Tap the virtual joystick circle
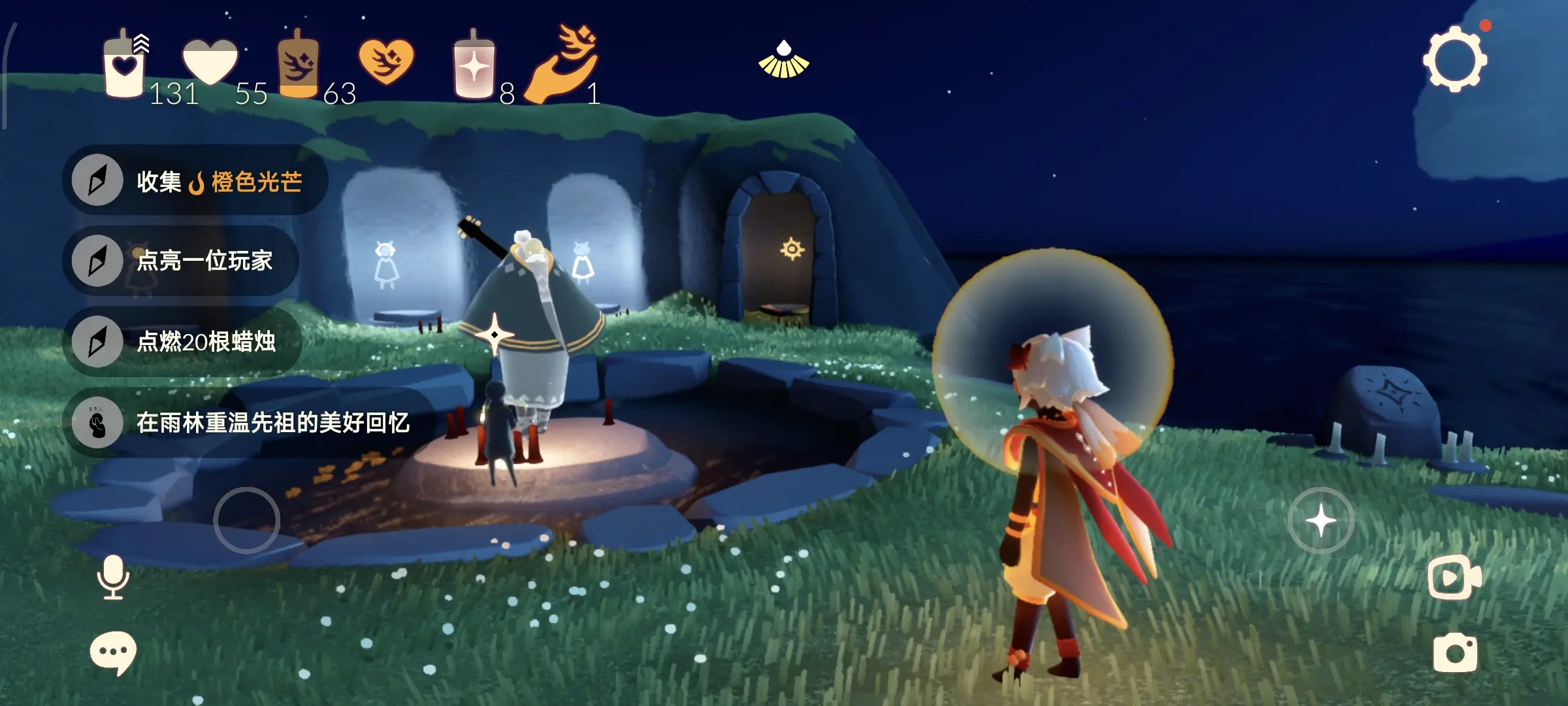This screenshot has height=706, width=1568. pos(246,520)
